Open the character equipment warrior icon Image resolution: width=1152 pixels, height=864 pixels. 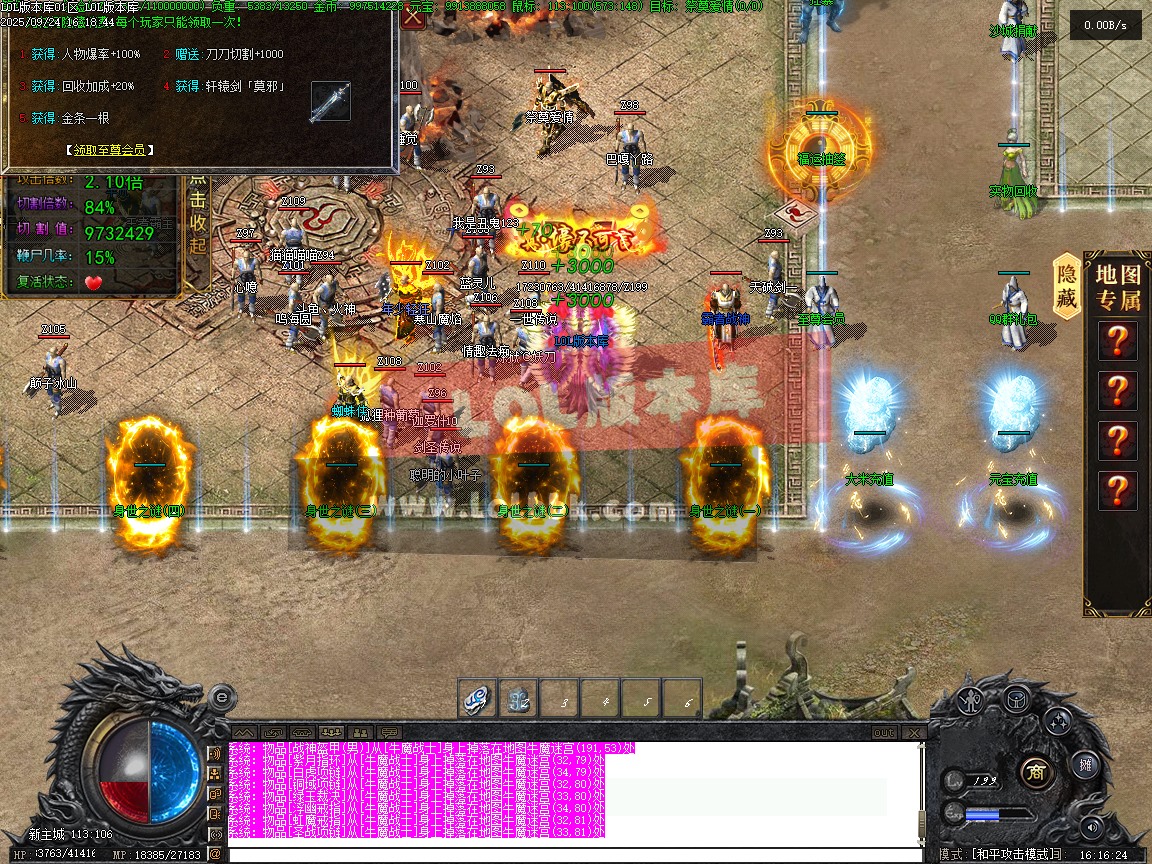(969, 702)
